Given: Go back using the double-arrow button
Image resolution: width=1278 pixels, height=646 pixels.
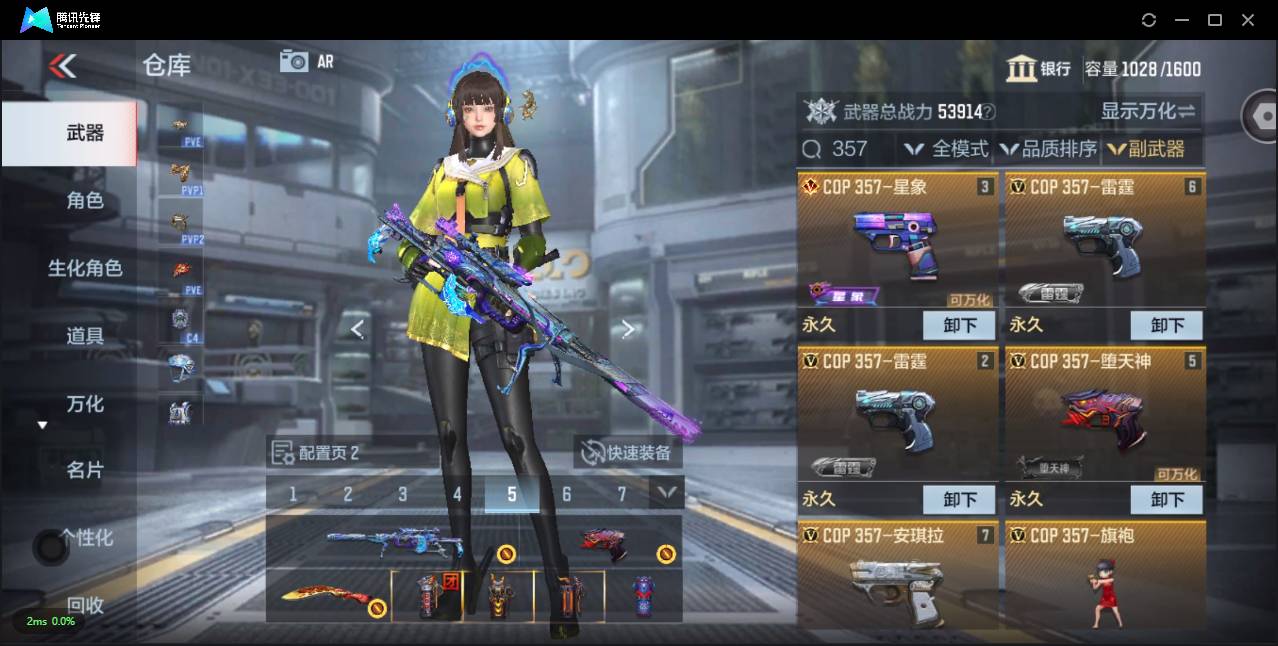Looking at the screenshot, I should coord(62,67).
